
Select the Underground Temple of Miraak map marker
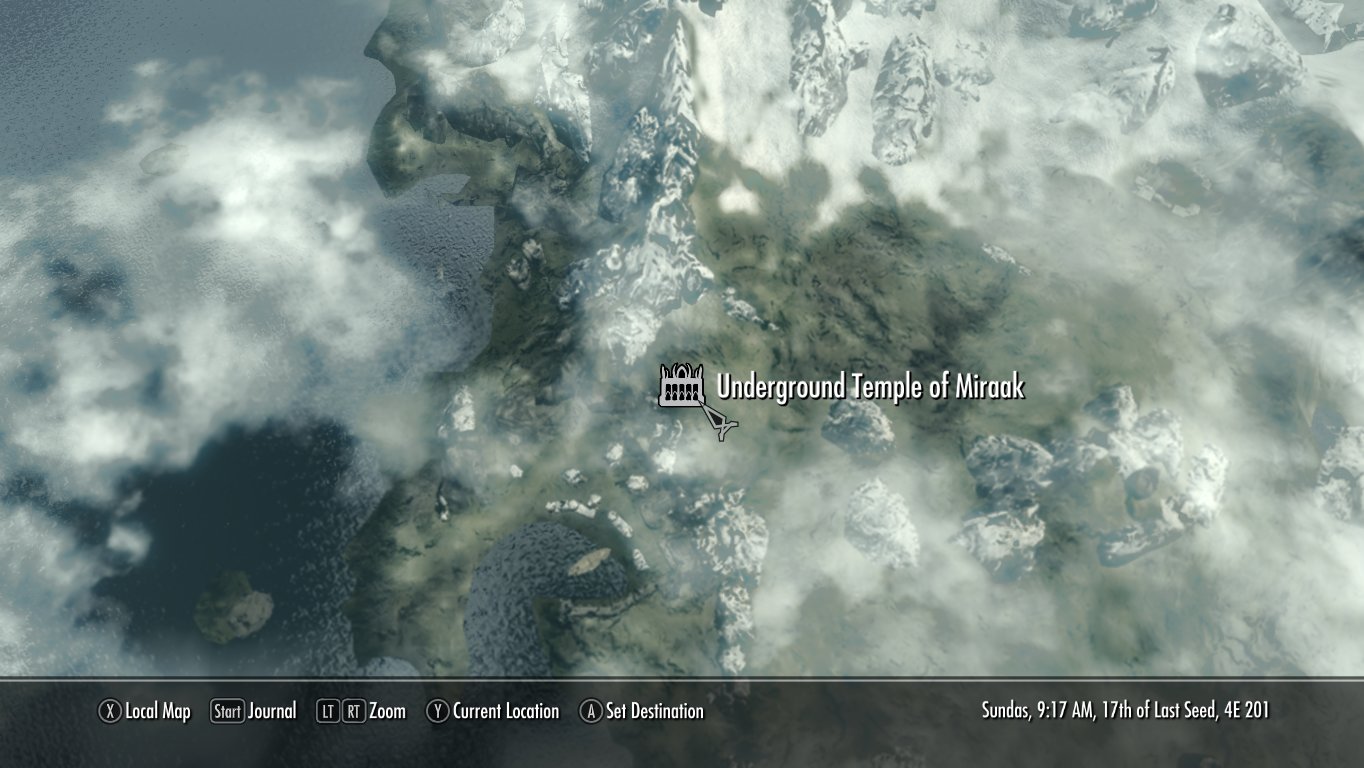[682, 386]
